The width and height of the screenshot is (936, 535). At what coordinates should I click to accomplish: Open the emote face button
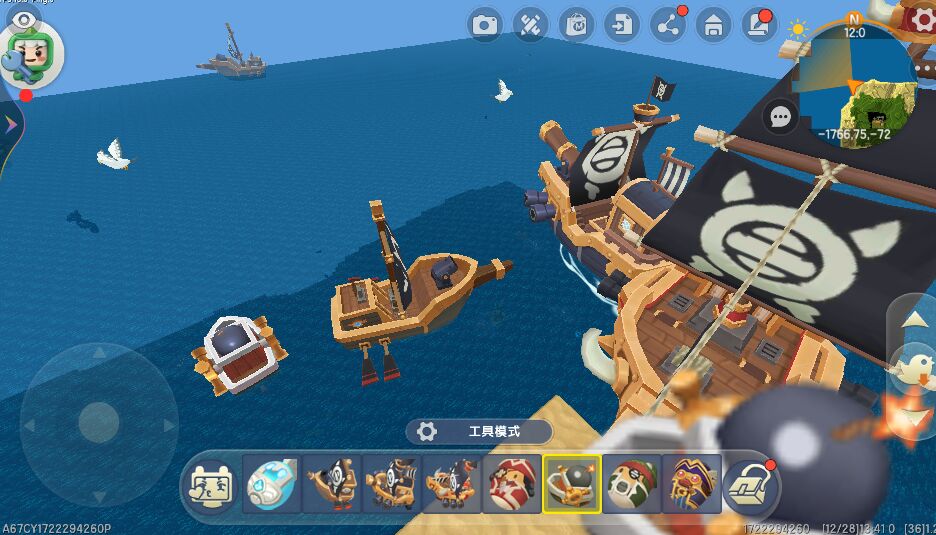coord(212,485)
